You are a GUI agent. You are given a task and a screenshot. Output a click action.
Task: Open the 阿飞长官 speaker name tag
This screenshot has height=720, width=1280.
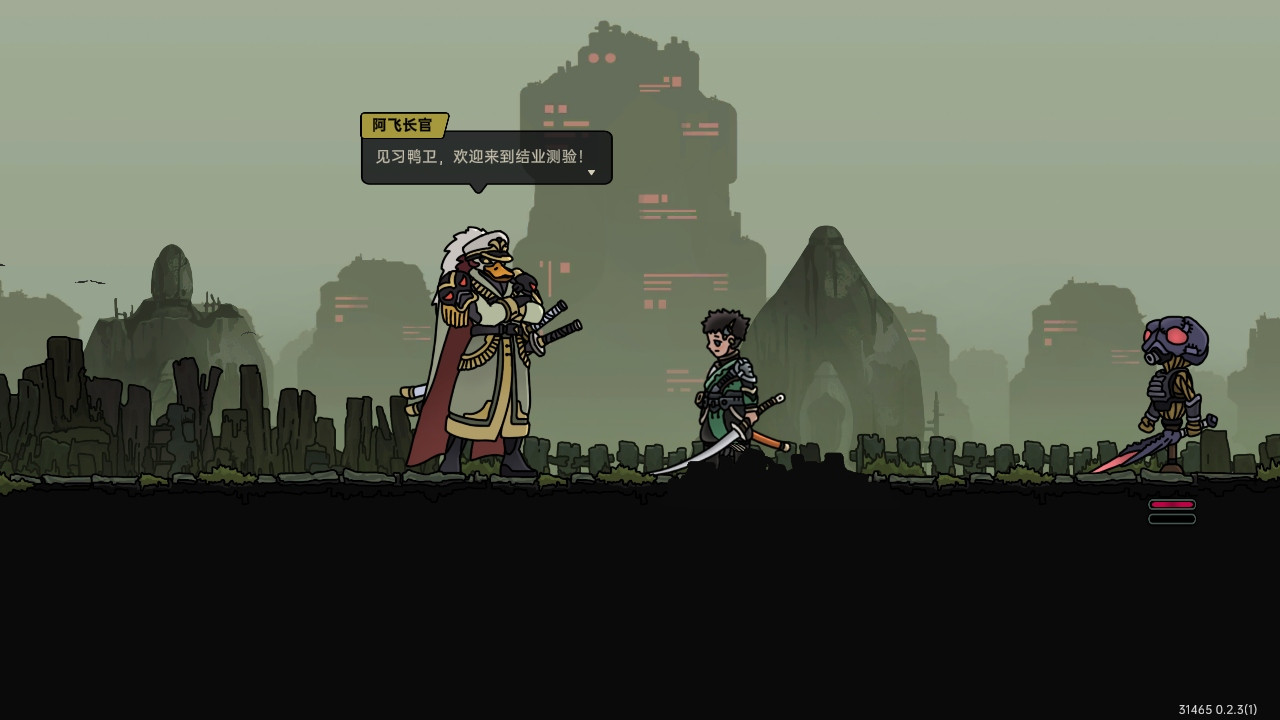tap(402, 123)
